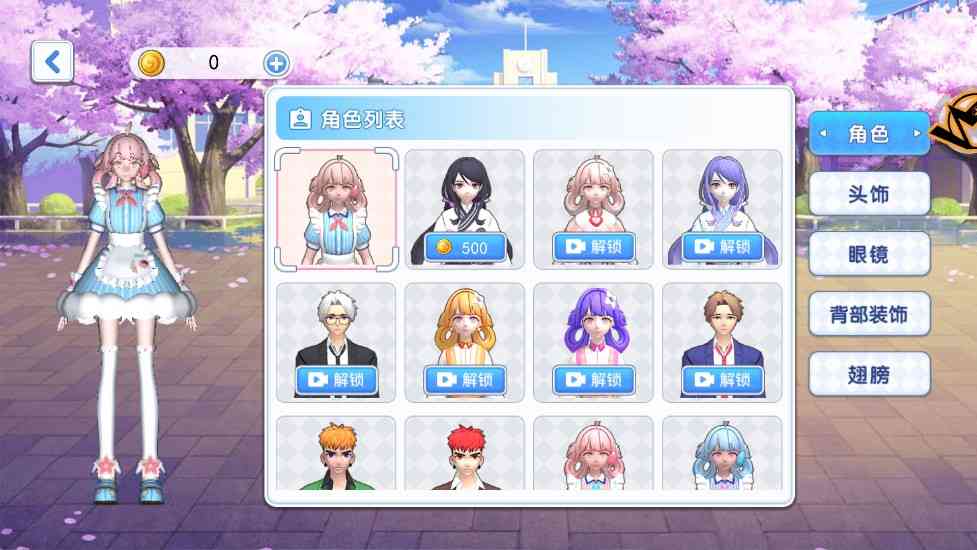
Task: Open the 眼镜 glasses category
Action: [x=869, y=254]
